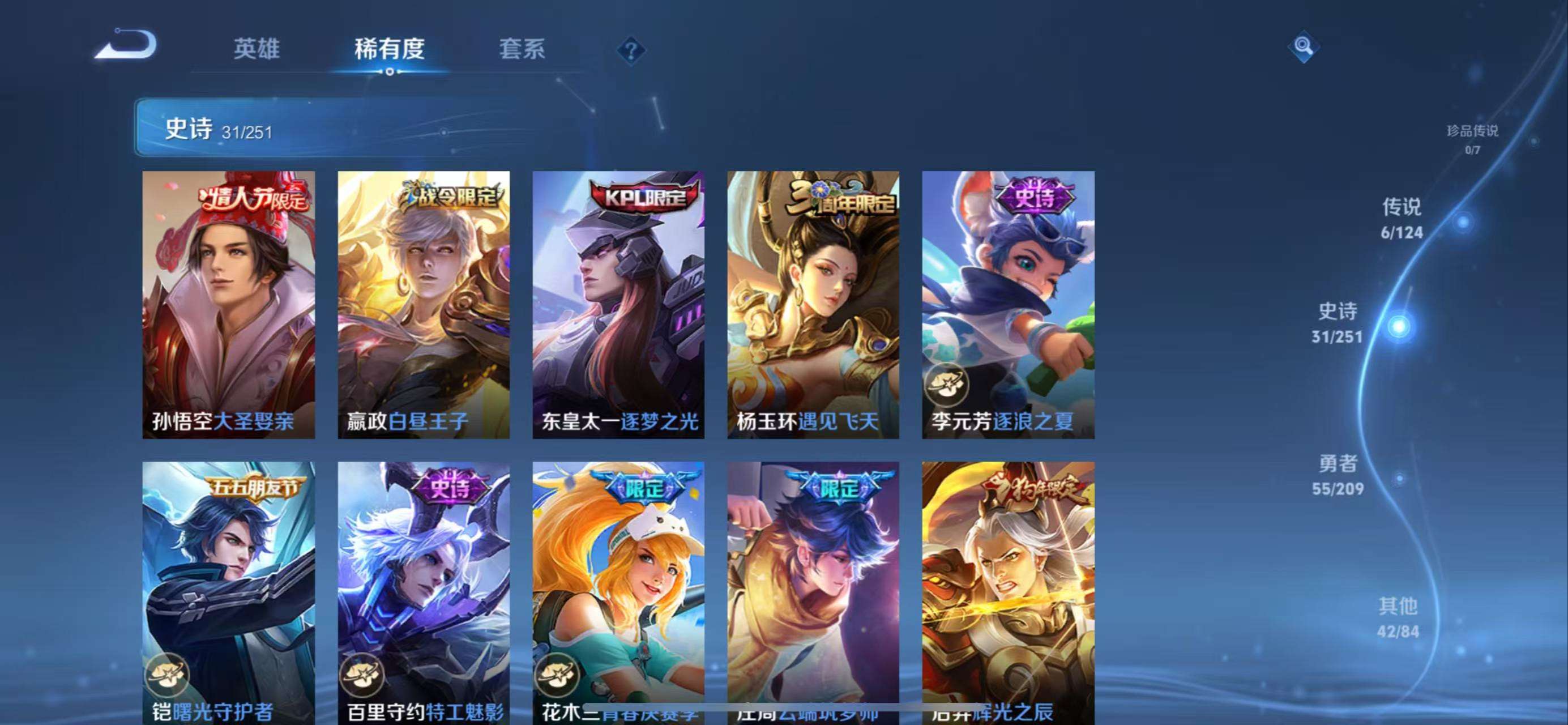View the 狗年限定 skin card
The width and height of the screenshot is (1568, 725).
tap(1008, 590)
